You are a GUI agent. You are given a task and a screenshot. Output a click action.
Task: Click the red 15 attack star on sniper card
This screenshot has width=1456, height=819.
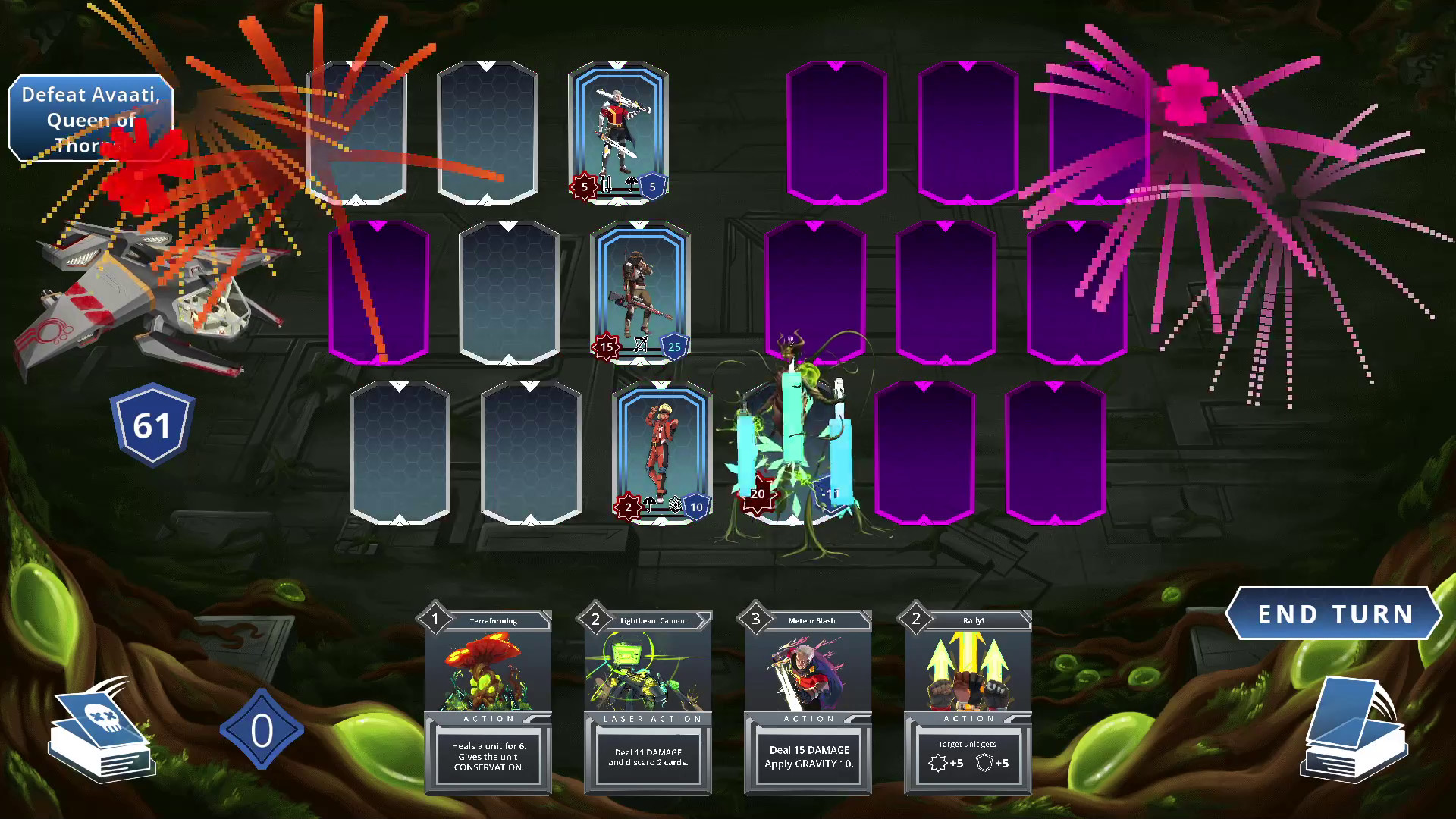tap(605, 347)
